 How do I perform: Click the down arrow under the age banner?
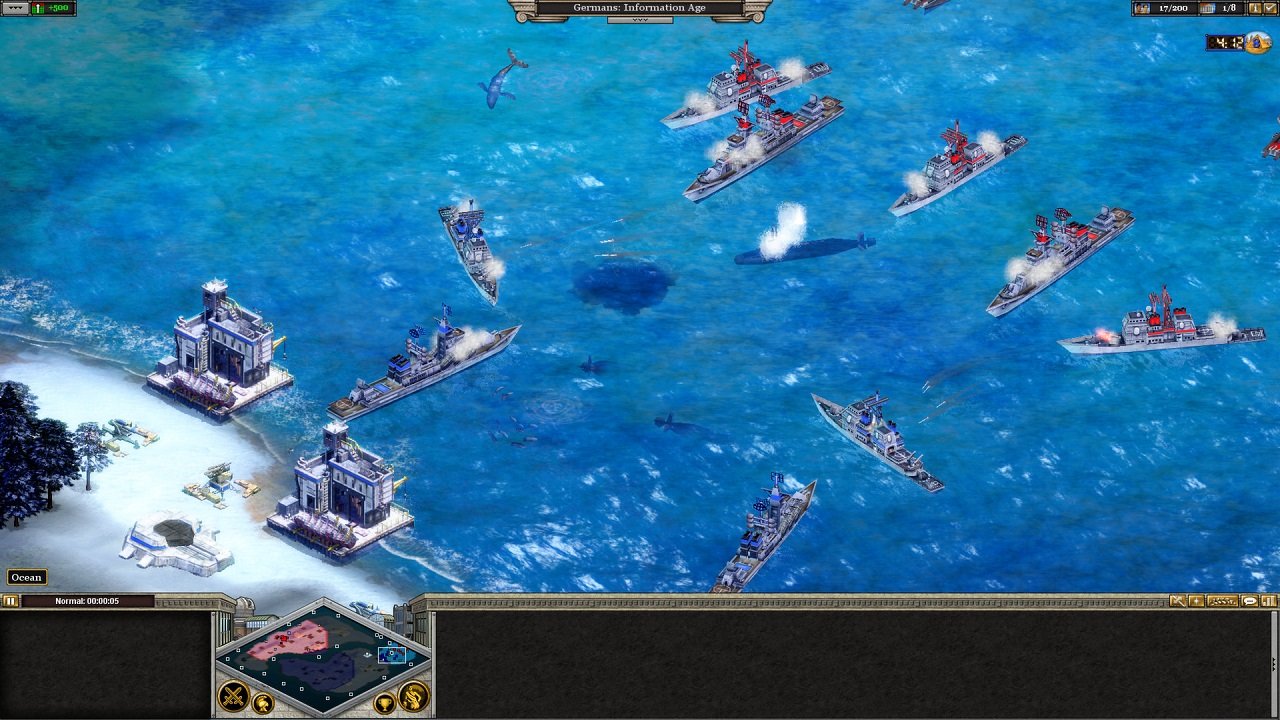point(638,20)
